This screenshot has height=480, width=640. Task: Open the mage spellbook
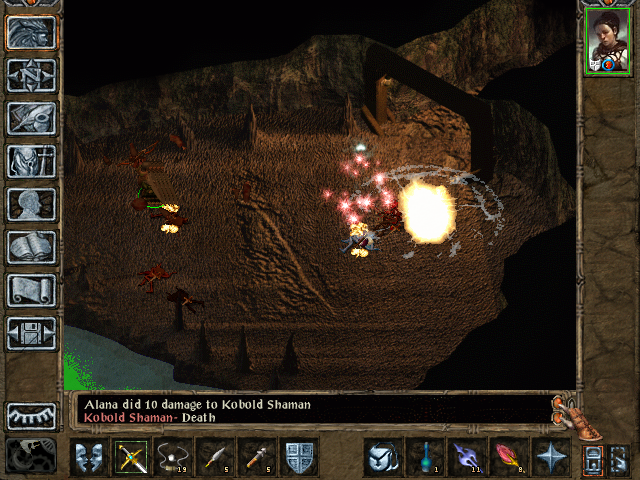click(31, 247)
